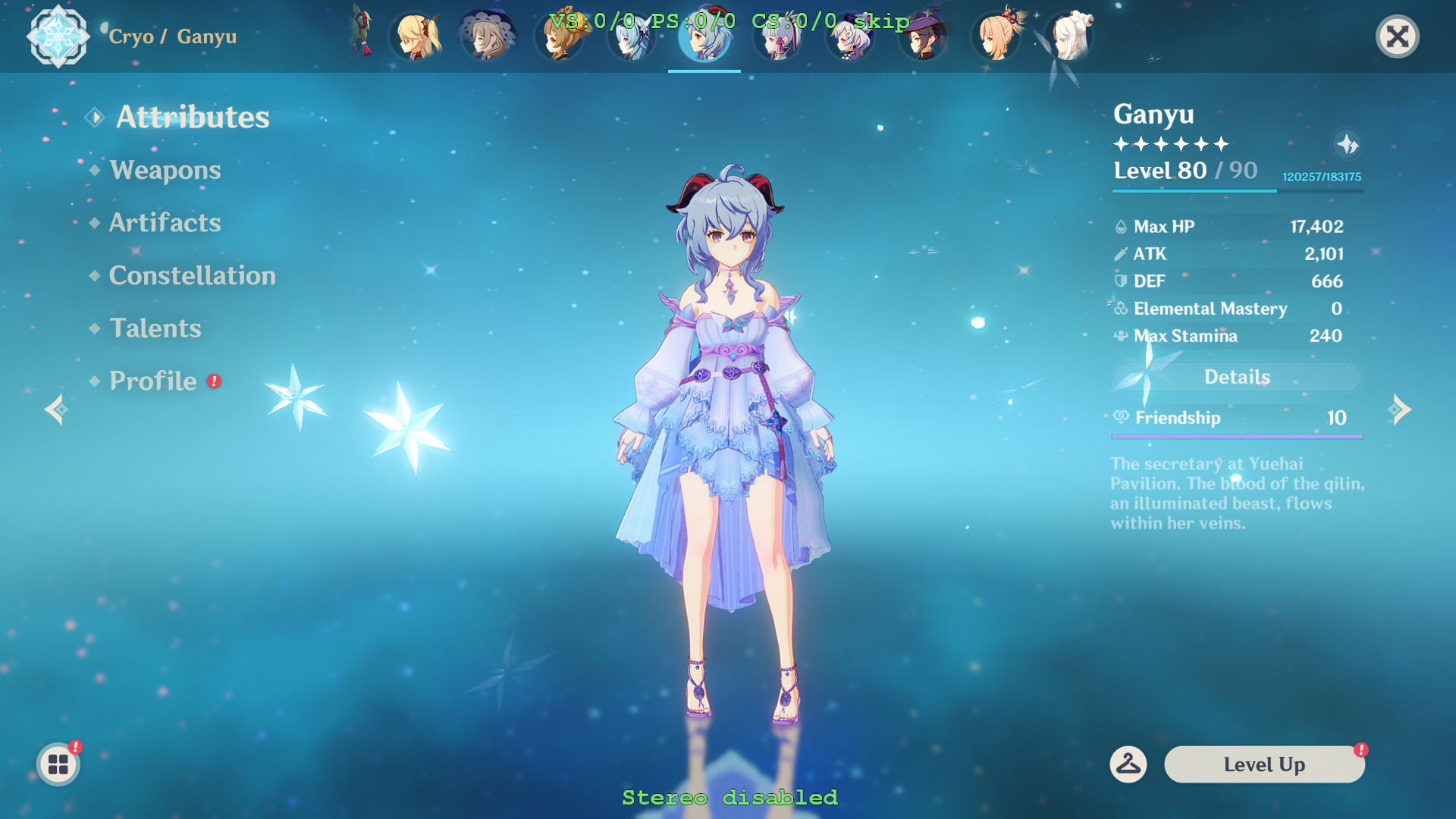Switch to the Talents section
The width and height of the screenshot is (1456, 819).
point(155,328)
